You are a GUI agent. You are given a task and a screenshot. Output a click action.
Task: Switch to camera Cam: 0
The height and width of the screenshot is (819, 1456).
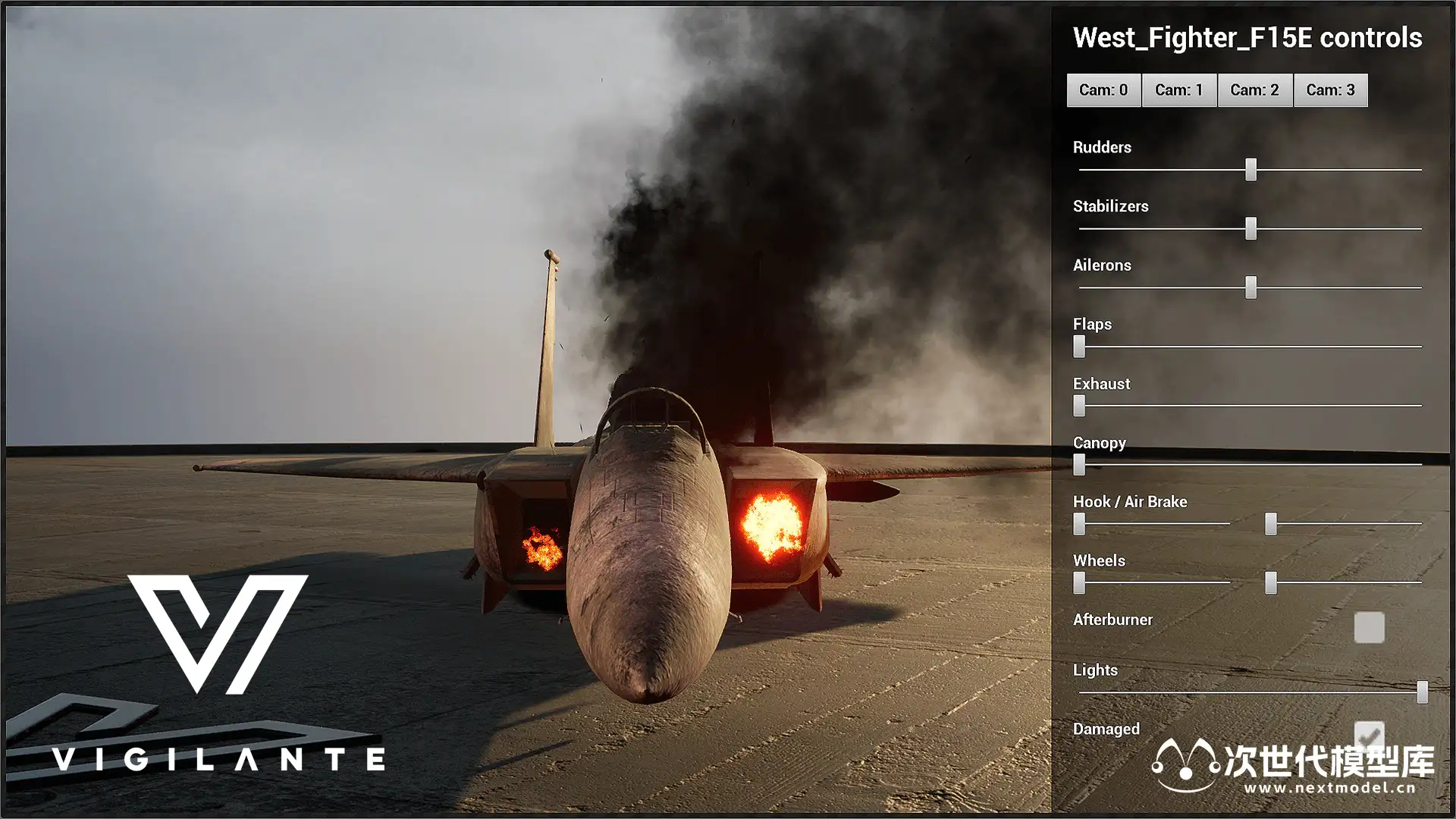pyautogui.click(x=1103, y=90)
